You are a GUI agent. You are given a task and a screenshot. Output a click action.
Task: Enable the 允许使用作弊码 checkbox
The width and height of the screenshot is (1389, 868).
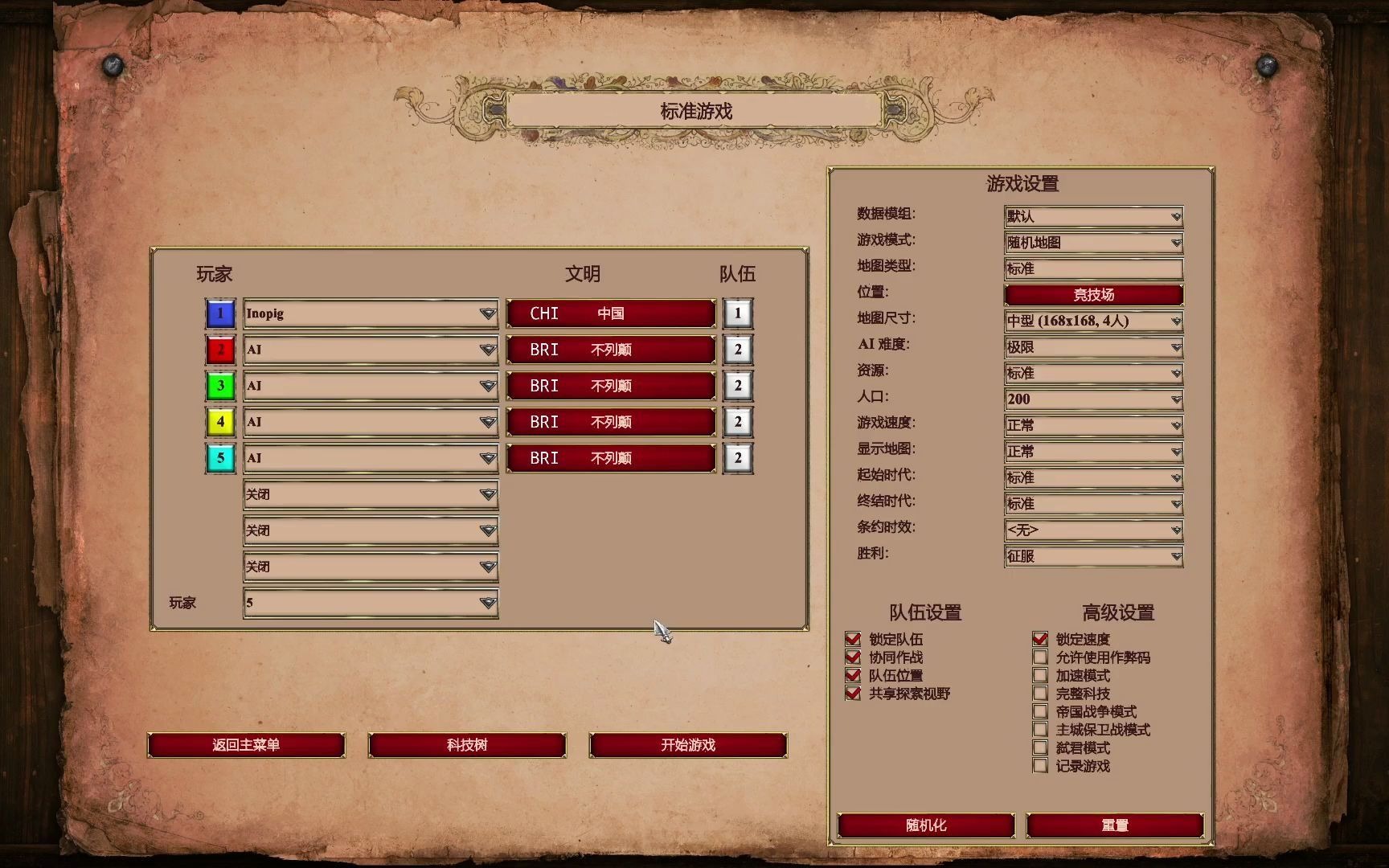[x=1041, y=657]
